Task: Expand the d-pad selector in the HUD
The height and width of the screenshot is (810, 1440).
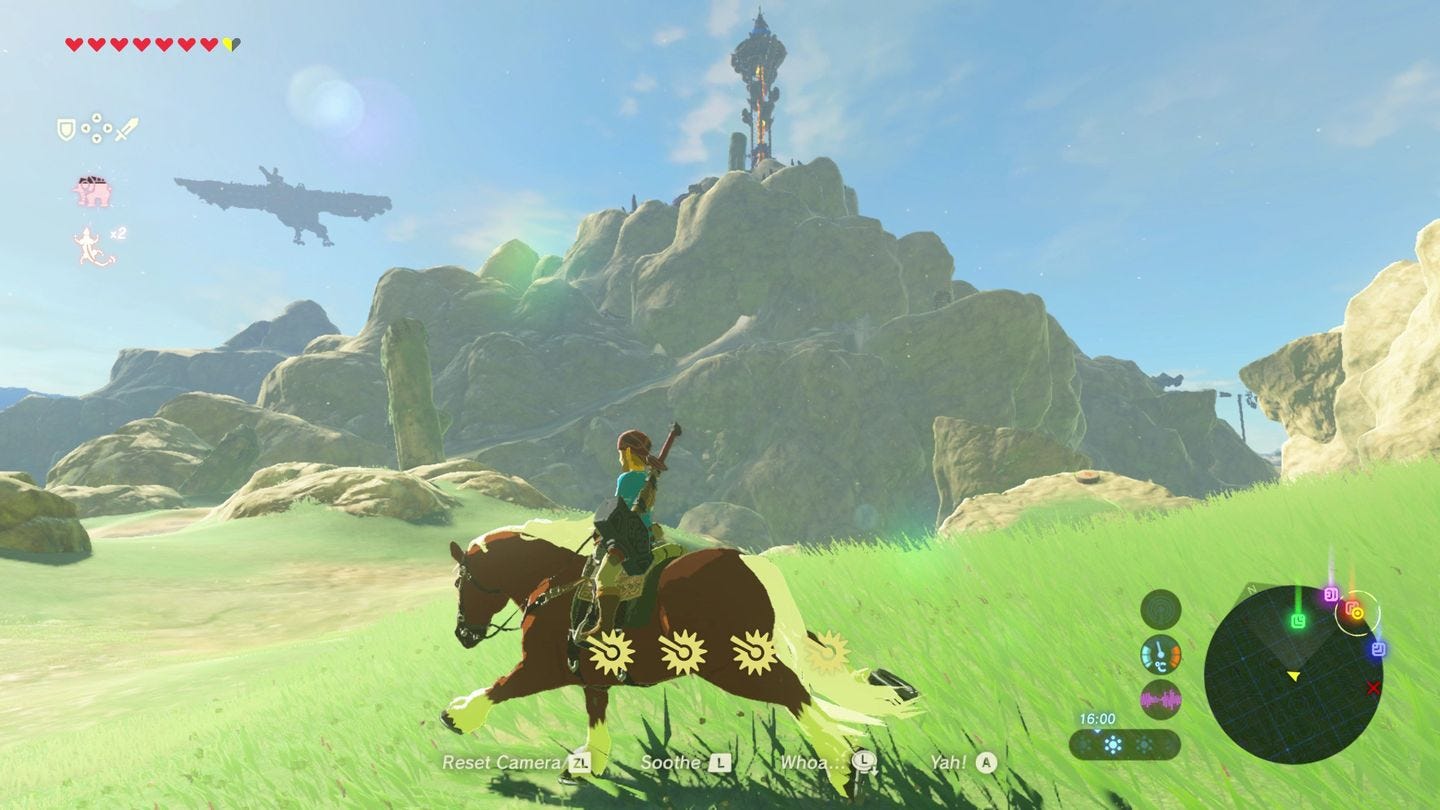Action: pos(97,128)
